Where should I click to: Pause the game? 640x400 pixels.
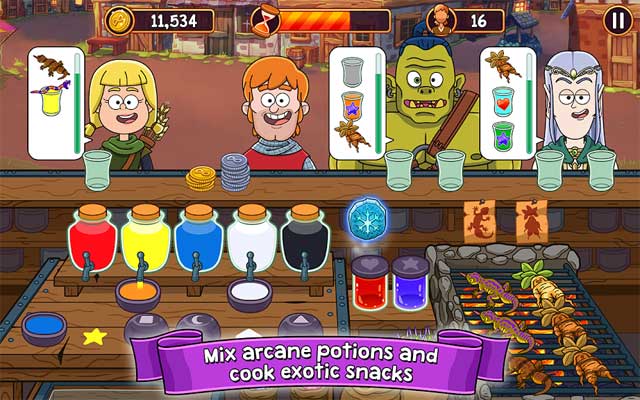tap(618, 20)
